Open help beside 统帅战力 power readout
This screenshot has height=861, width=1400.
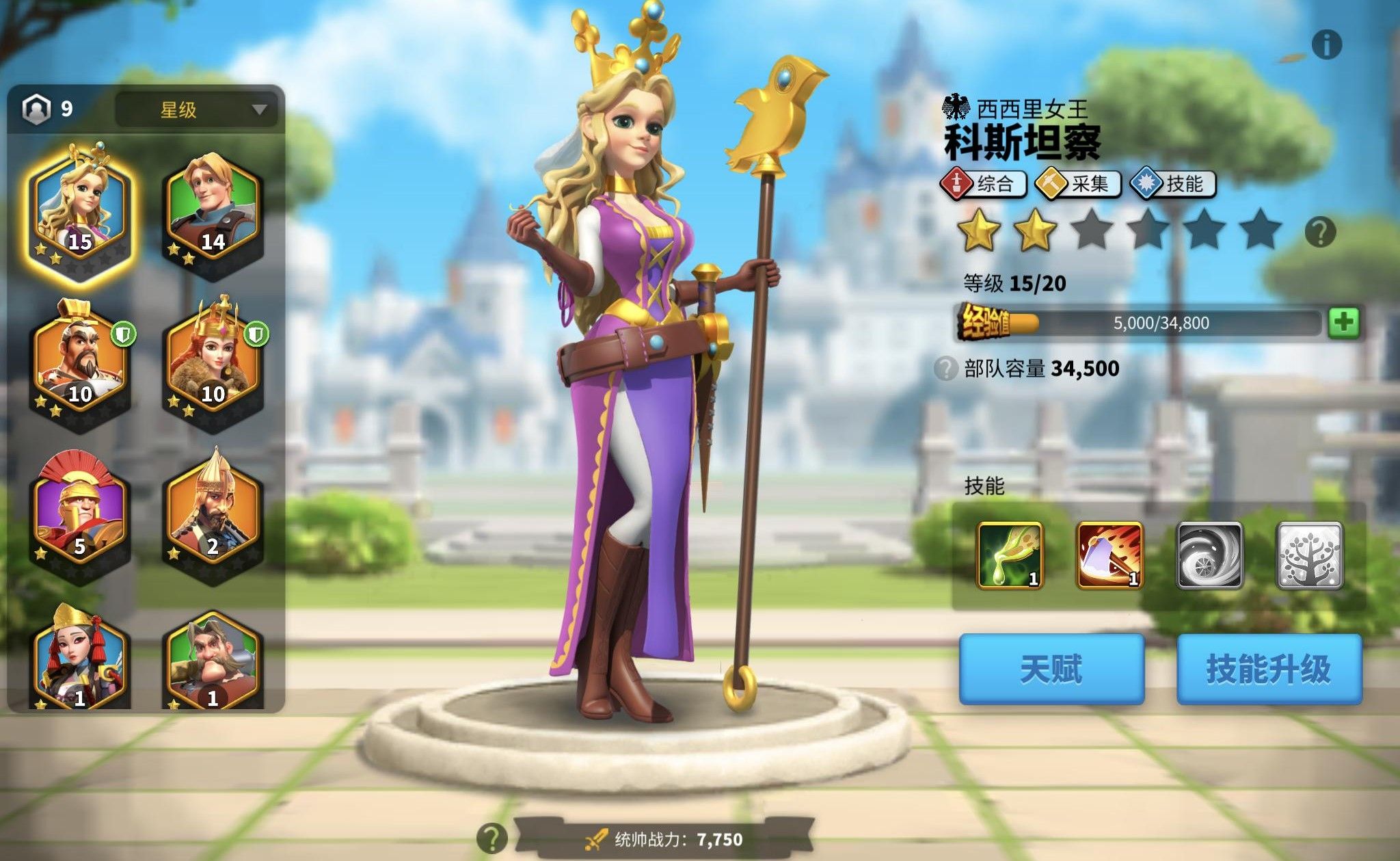492,838
